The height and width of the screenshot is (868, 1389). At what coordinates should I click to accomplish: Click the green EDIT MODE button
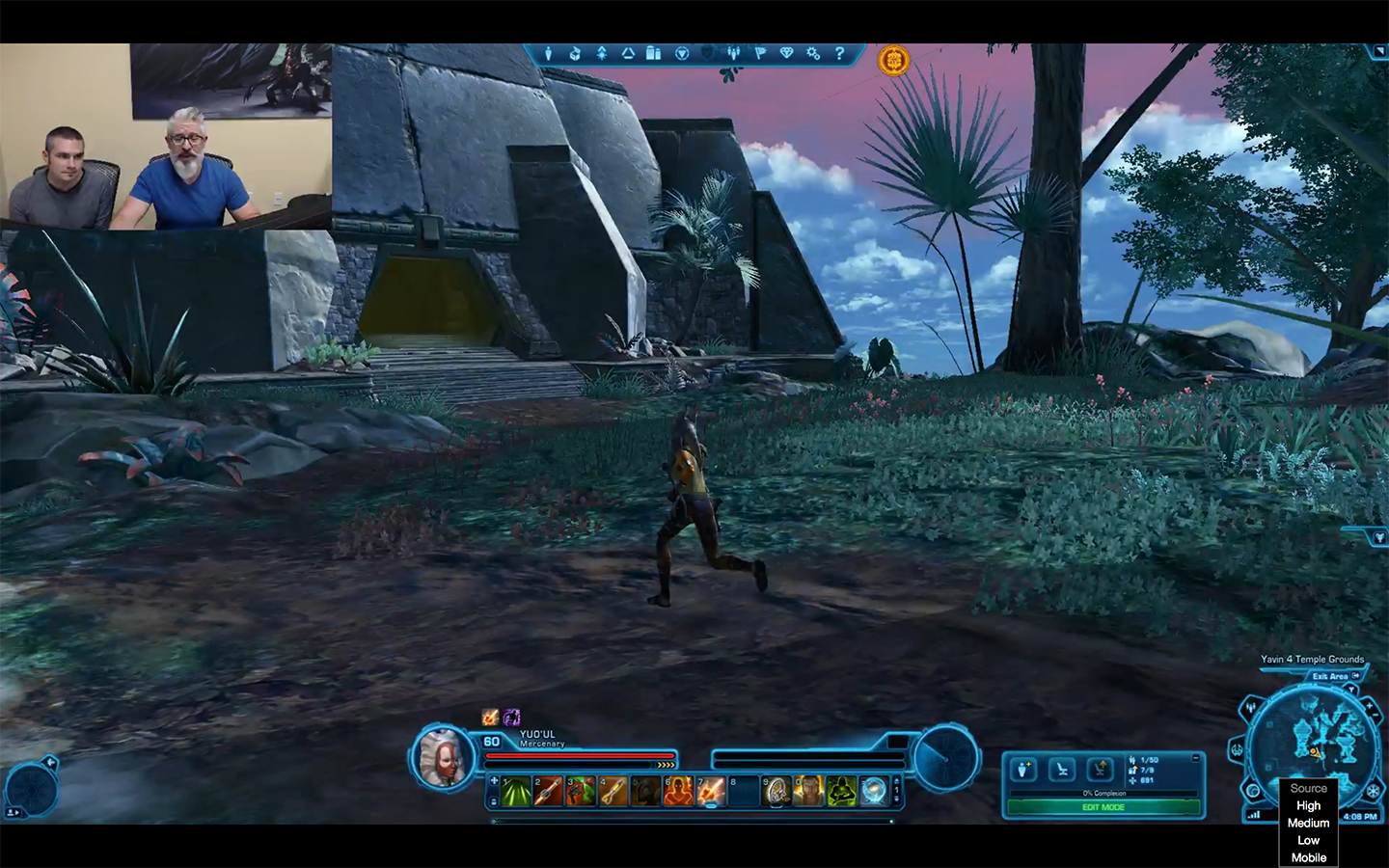click(1103, 807)
